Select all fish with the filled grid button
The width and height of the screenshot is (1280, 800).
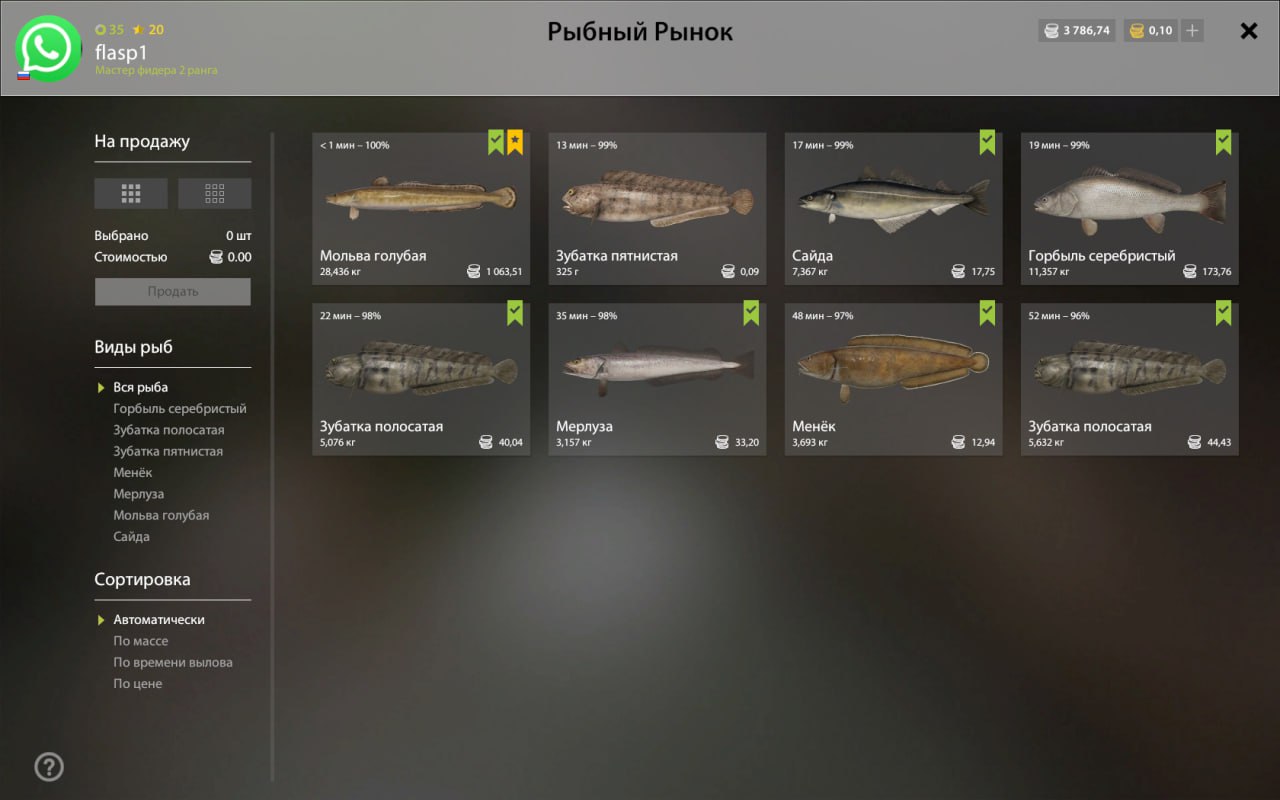131,194
